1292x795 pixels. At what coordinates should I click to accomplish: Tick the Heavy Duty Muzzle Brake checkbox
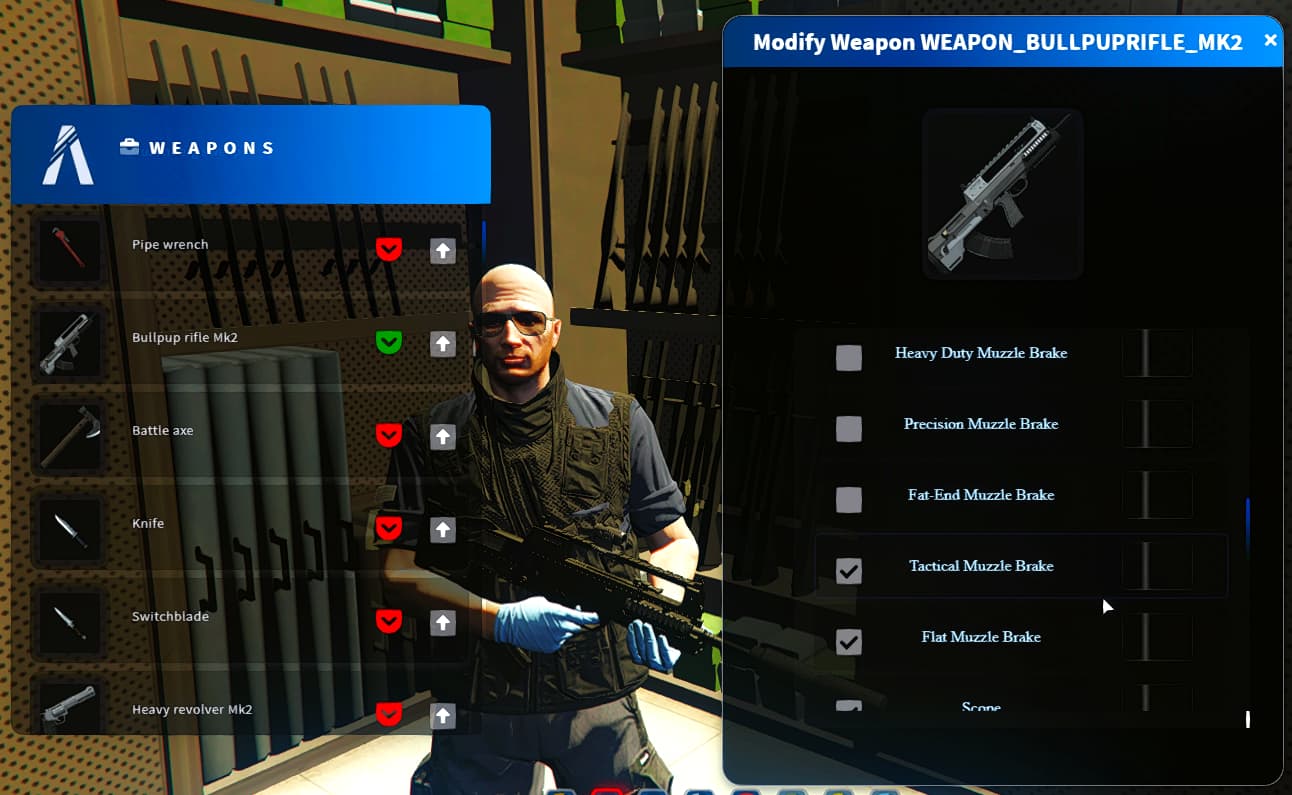pyautogui.click(x=849, y=357)
